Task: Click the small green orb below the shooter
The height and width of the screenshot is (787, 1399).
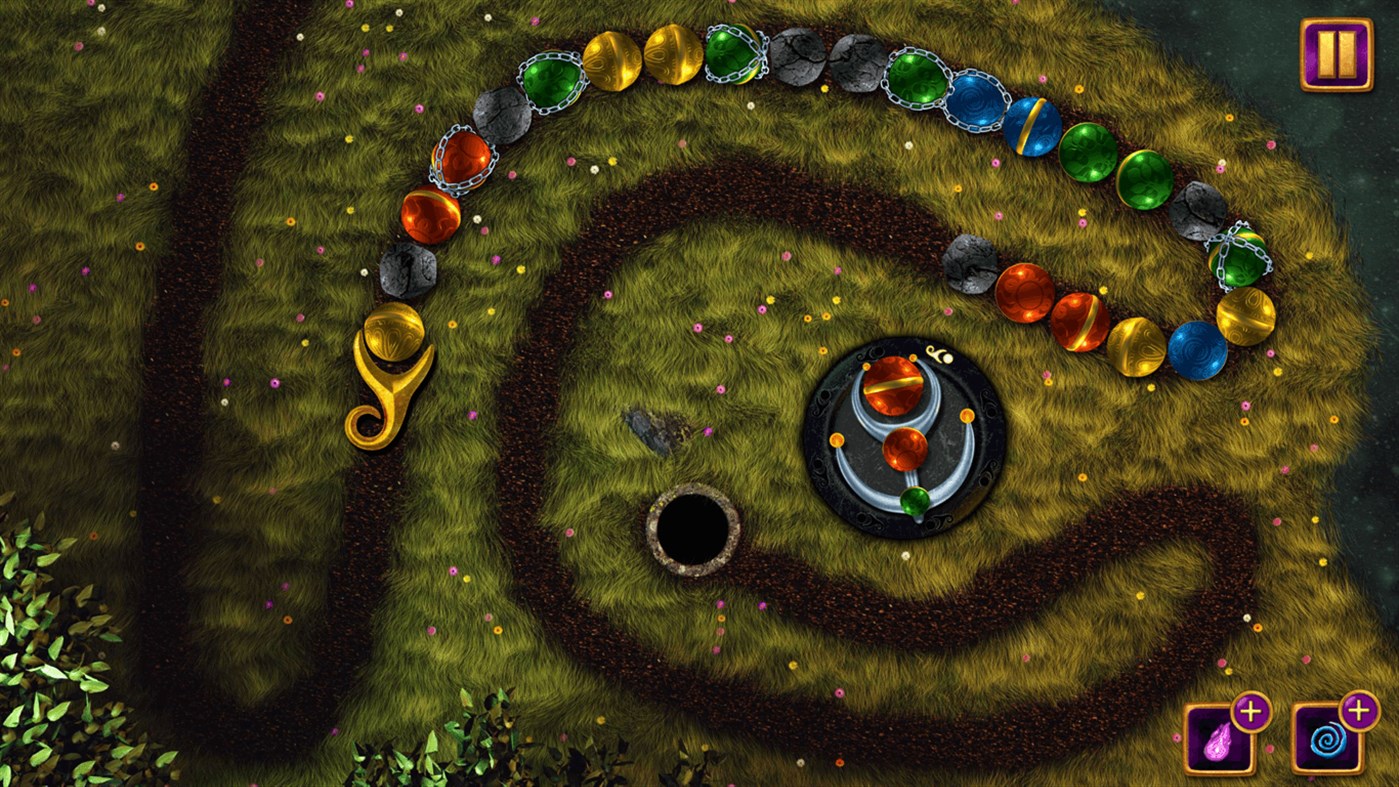Action: point(912,503)
